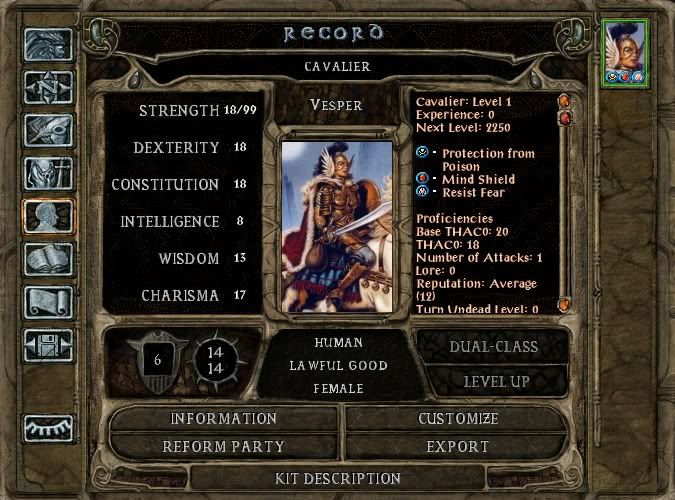Click the Level Up button
This screenshot has width=675, height=500.
click(496, 381)
